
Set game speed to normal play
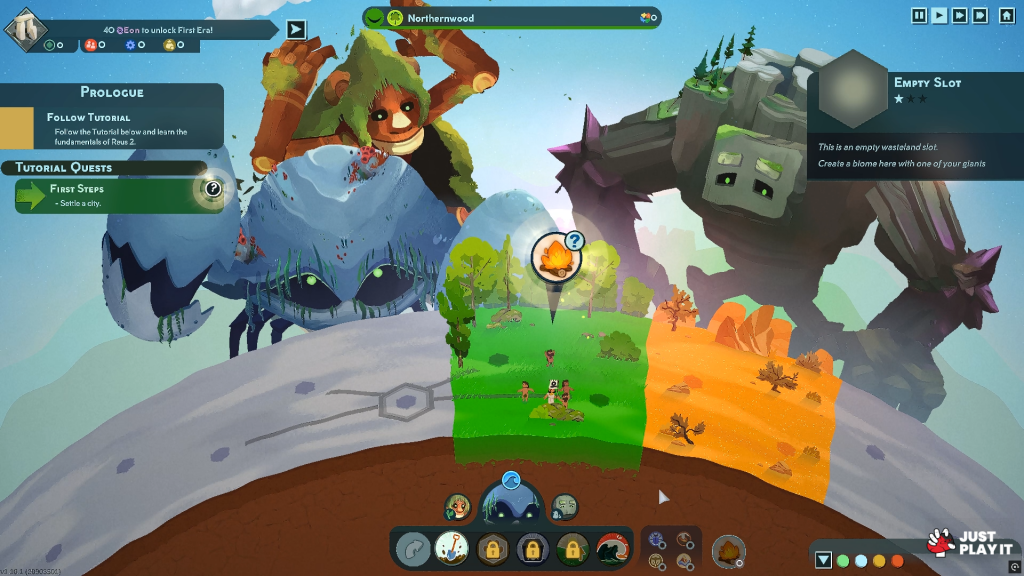click(x=940, y=15)
